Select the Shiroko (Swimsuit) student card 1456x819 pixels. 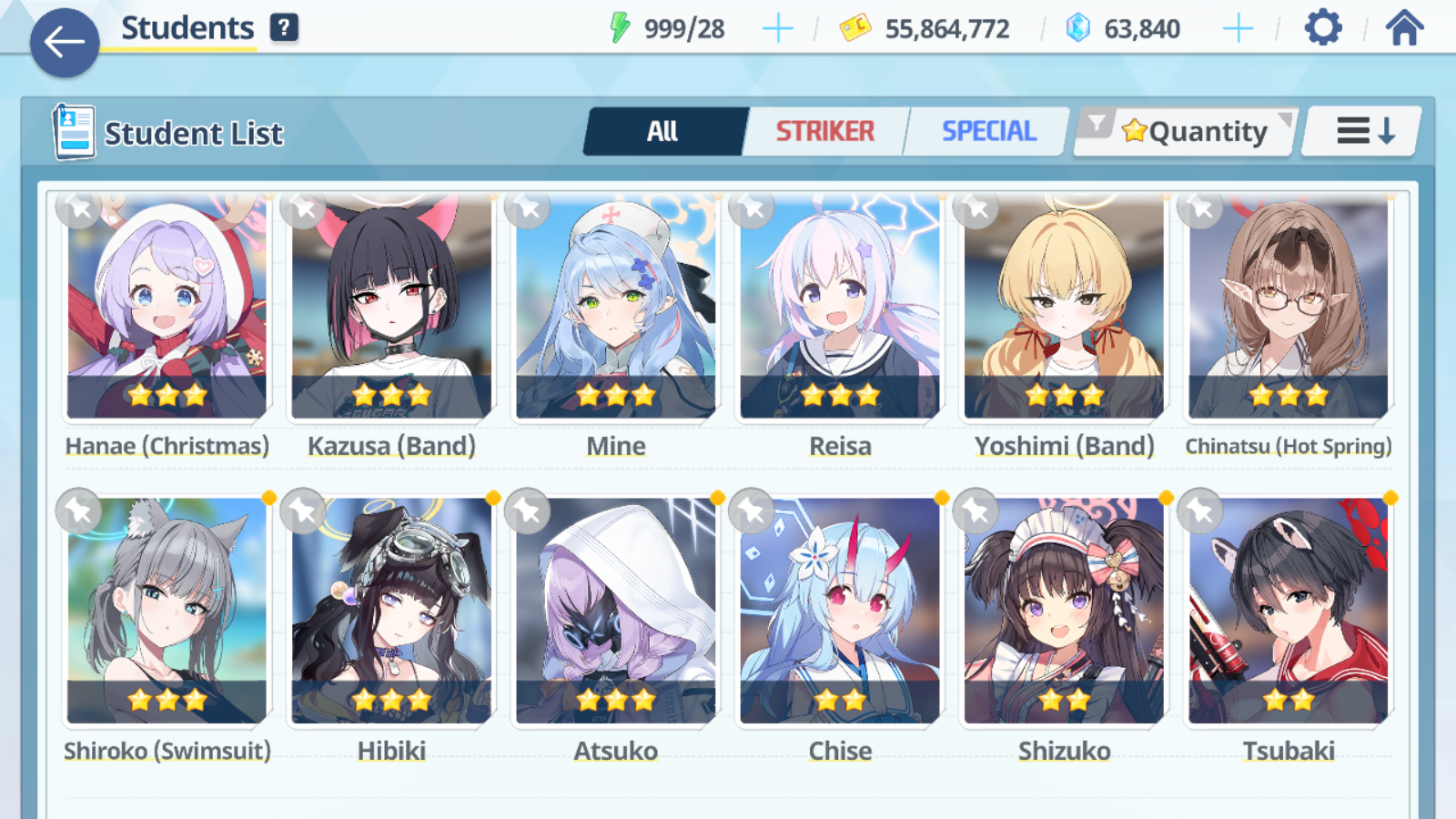click(x=167, y=612)
